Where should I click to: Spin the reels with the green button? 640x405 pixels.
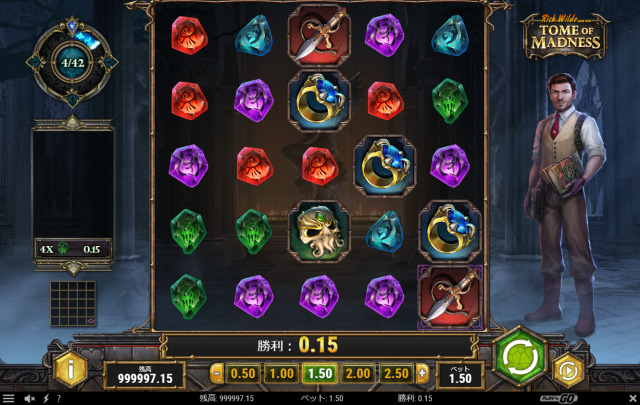coord(519,355)
